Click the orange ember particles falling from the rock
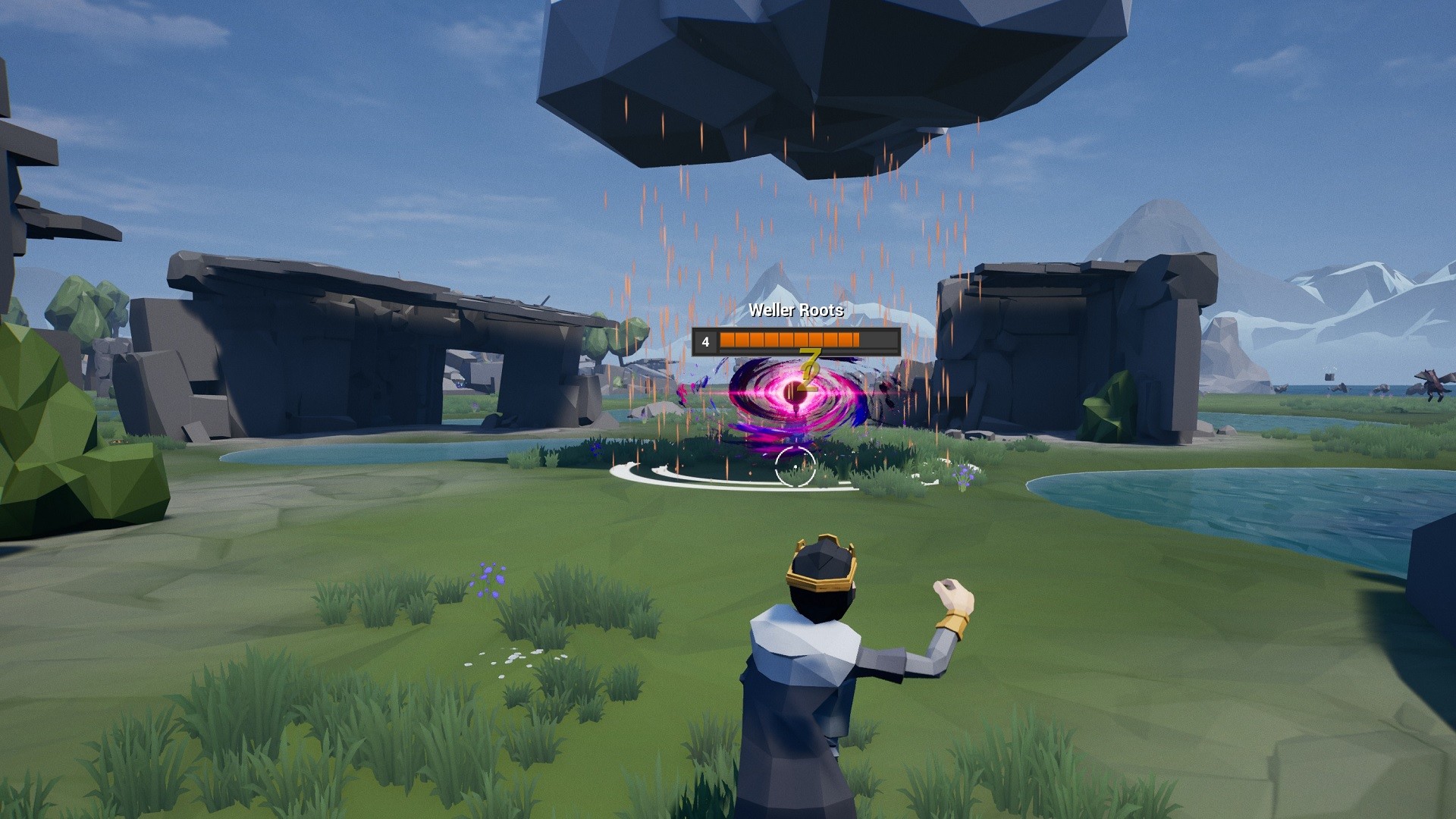Viewport: 1456px width, 819px height. [x=682, y=212]
